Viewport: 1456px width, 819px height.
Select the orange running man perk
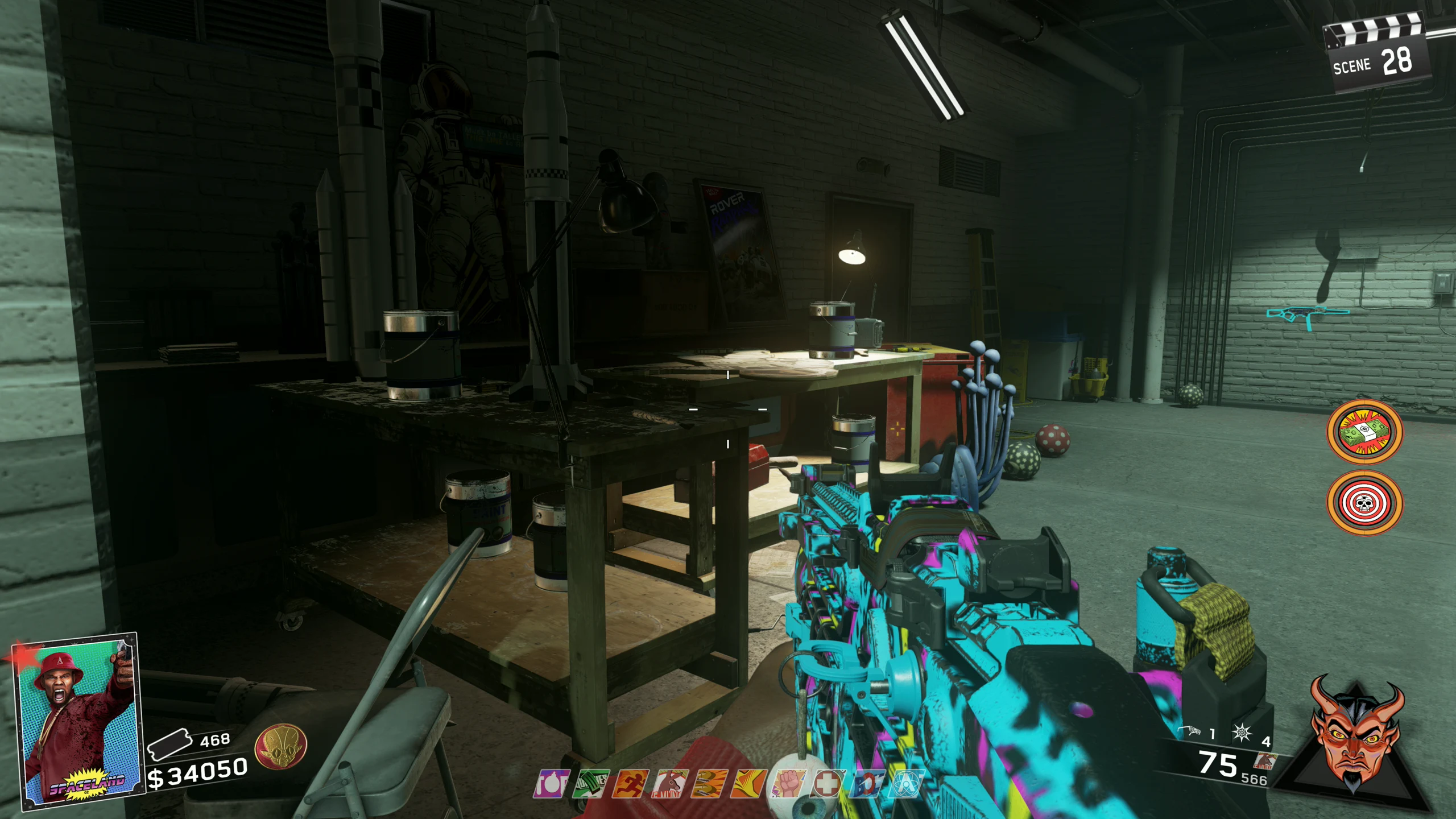(x=631, y=784)
